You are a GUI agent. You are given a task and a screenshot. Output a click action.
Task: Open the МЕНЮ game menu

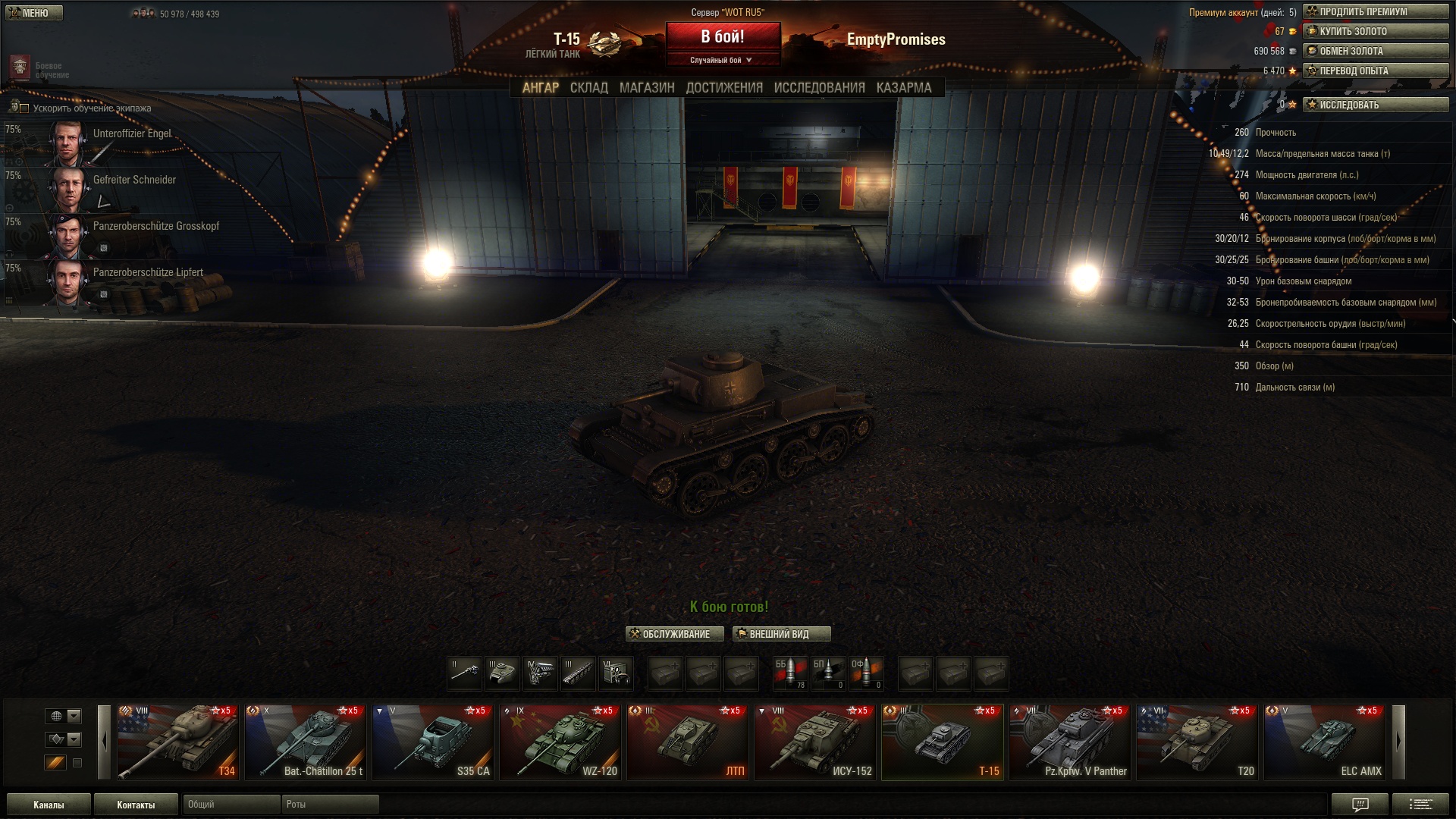pos(33,13)
